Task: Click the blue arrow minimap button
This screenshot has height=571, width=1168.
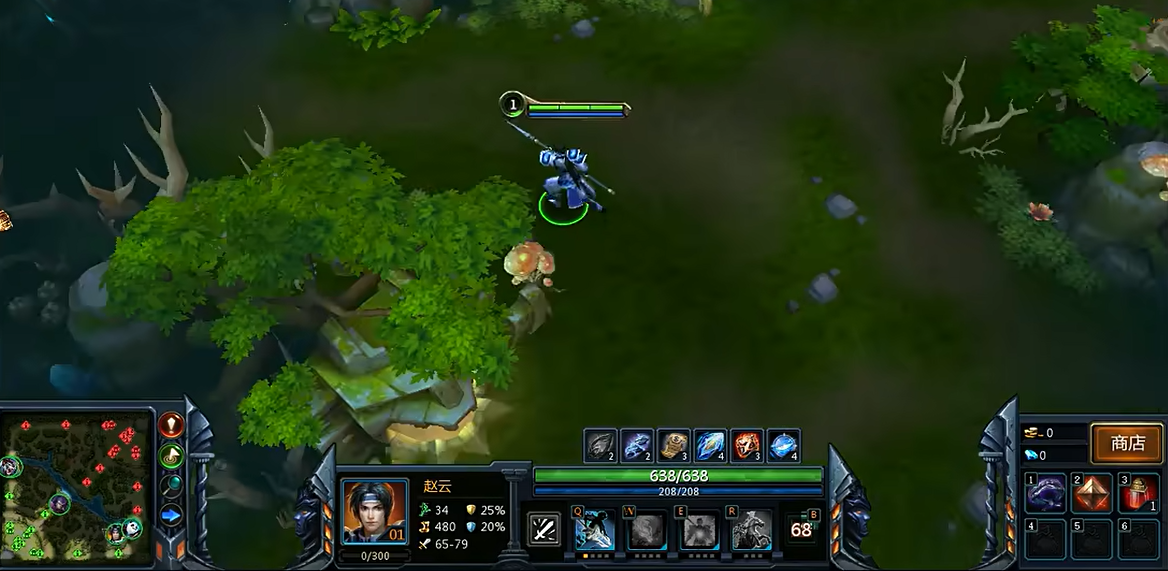Action: pyautogui.click(x=172, y=516)
